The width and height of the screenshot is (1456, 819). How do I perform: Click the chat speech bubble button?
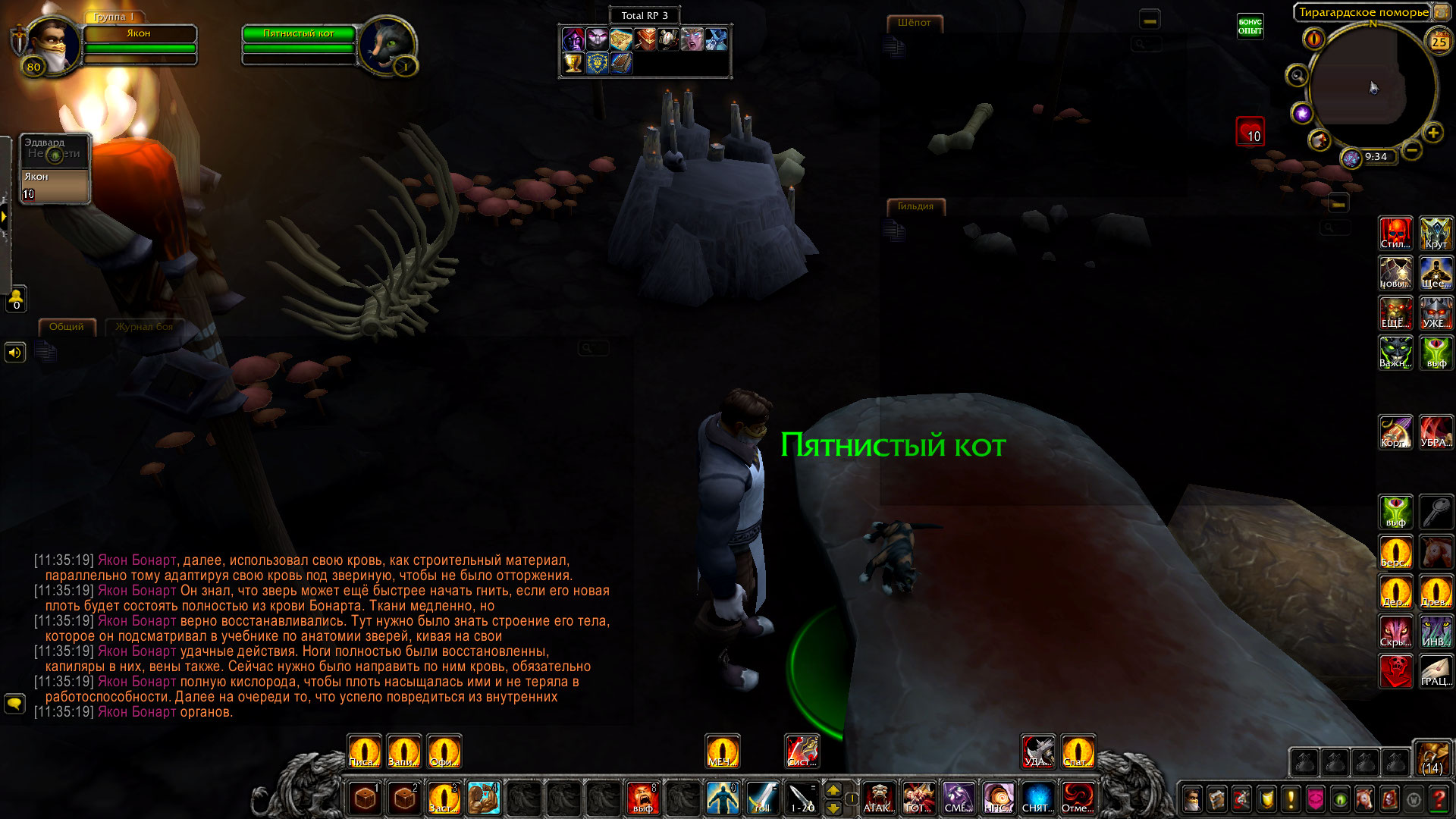14,704
